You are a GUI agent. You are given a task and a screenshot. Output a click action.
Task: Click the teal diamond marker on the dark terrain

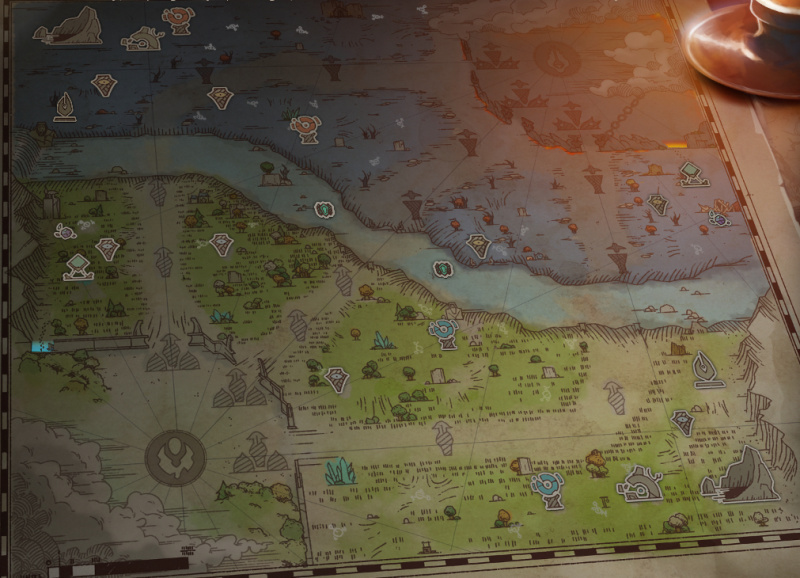[x=690, y=175]
